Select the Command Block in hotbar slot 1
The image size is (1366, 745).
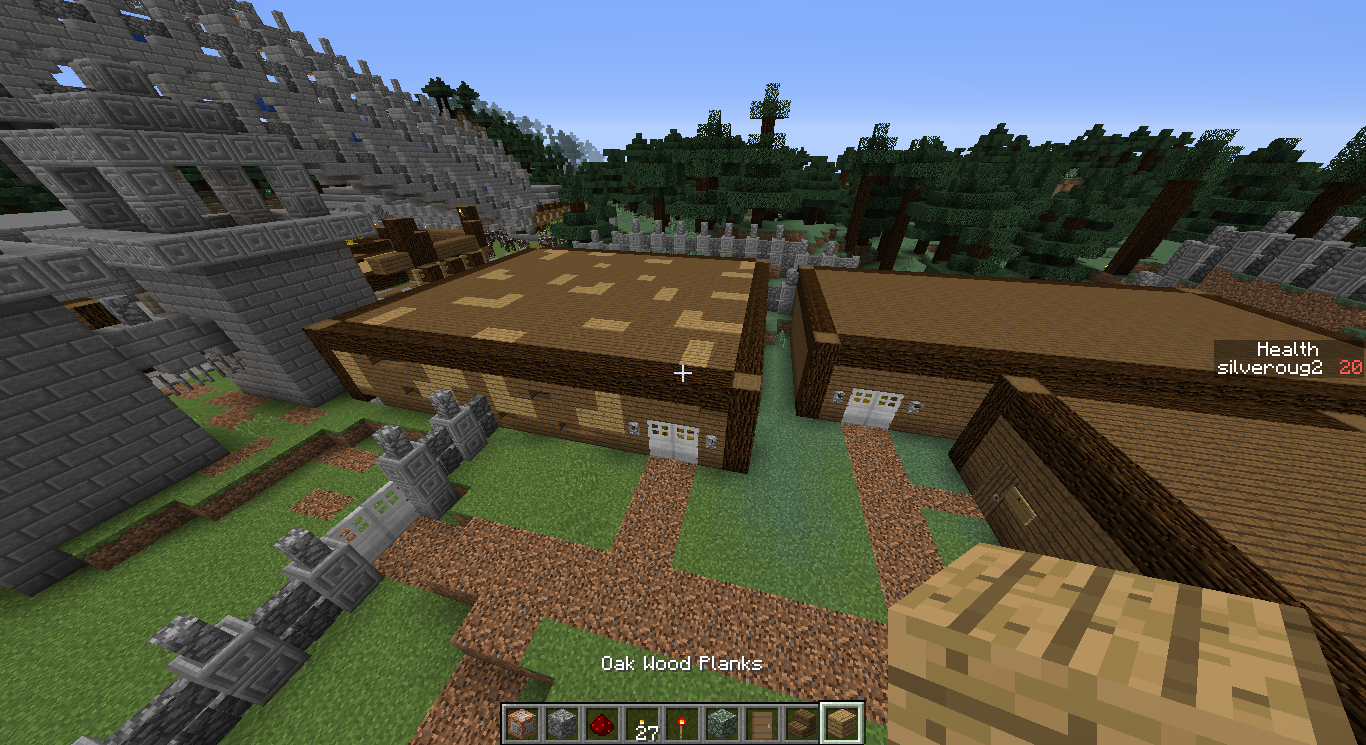(x=521, y=722)
